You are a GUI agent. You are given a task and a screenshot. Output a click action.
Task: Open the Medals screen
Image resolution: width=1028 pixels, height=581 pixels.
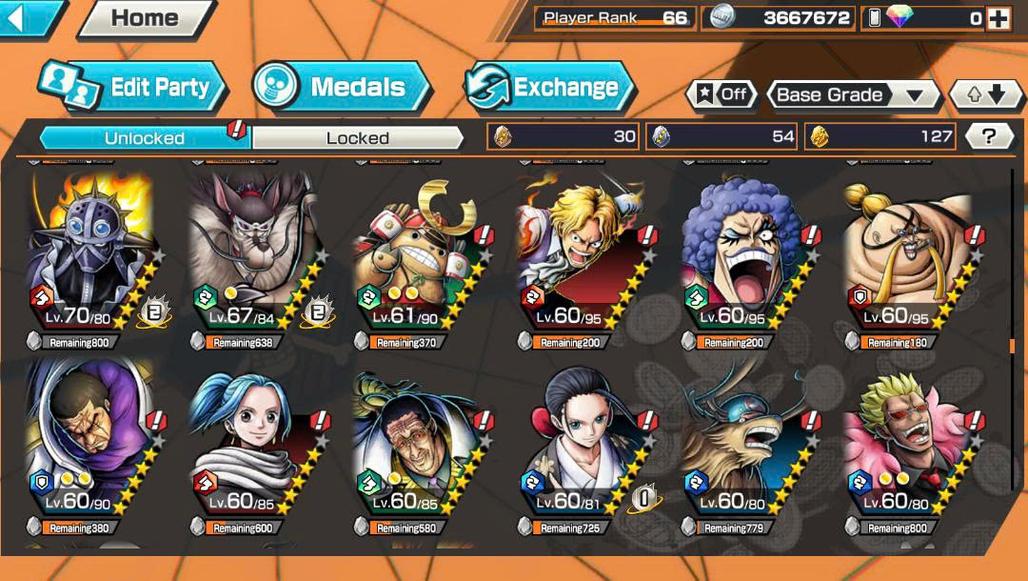tap(340, 87)
